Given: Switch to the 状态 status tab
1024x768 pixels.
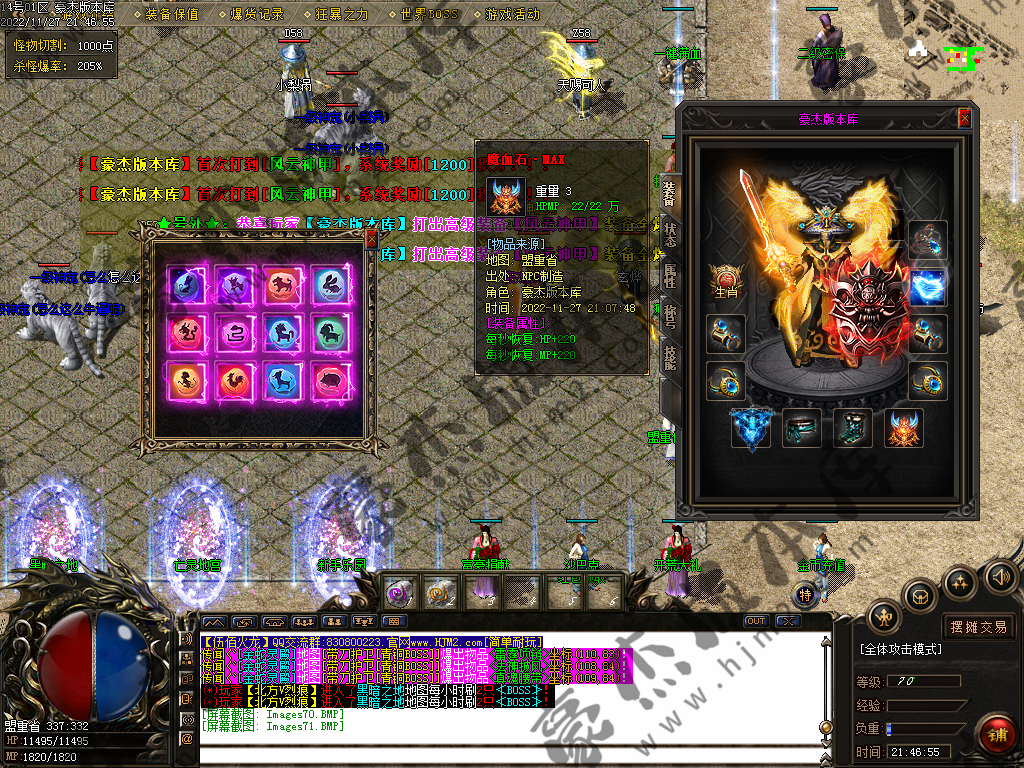Looking at the screenshot, I should pos(669,234).
